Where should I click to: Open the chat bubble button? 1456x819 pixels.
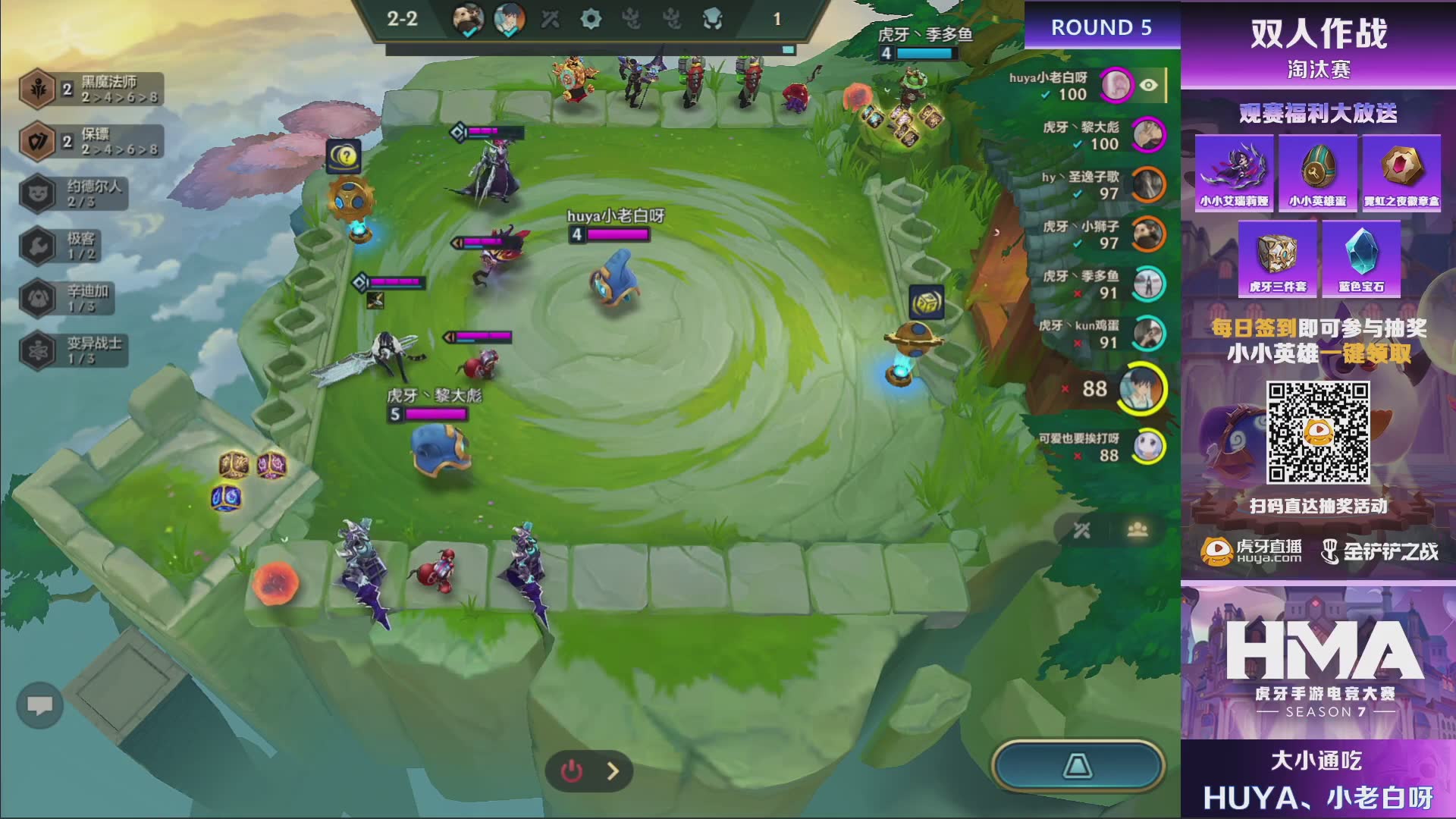39,706
